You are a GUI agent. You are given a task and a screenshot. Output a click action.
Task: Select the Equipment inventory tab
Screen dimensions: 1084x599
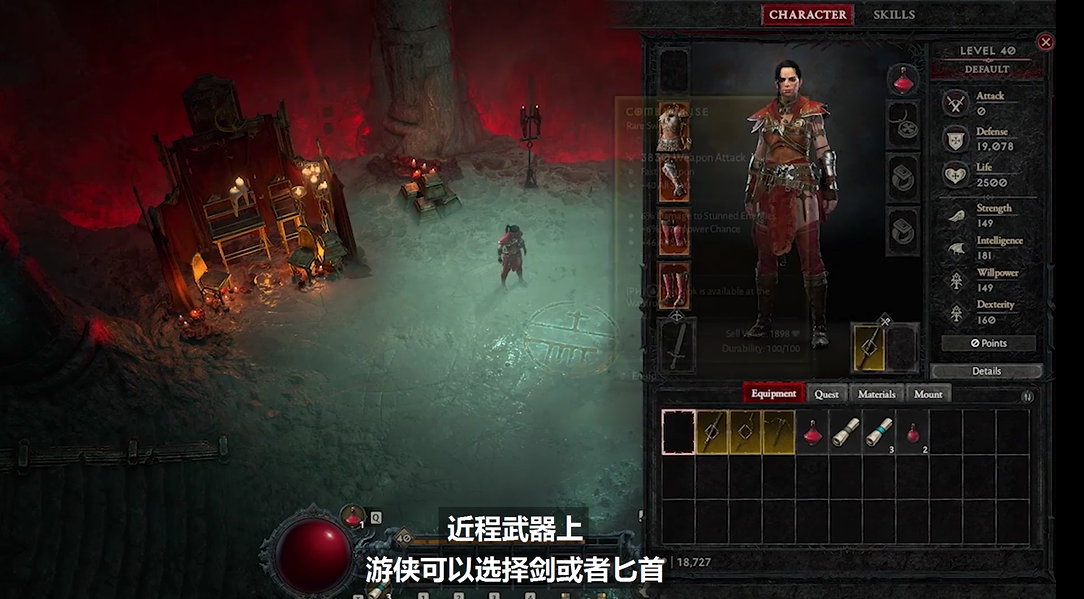pyautogui.click(x=774, y=394)
